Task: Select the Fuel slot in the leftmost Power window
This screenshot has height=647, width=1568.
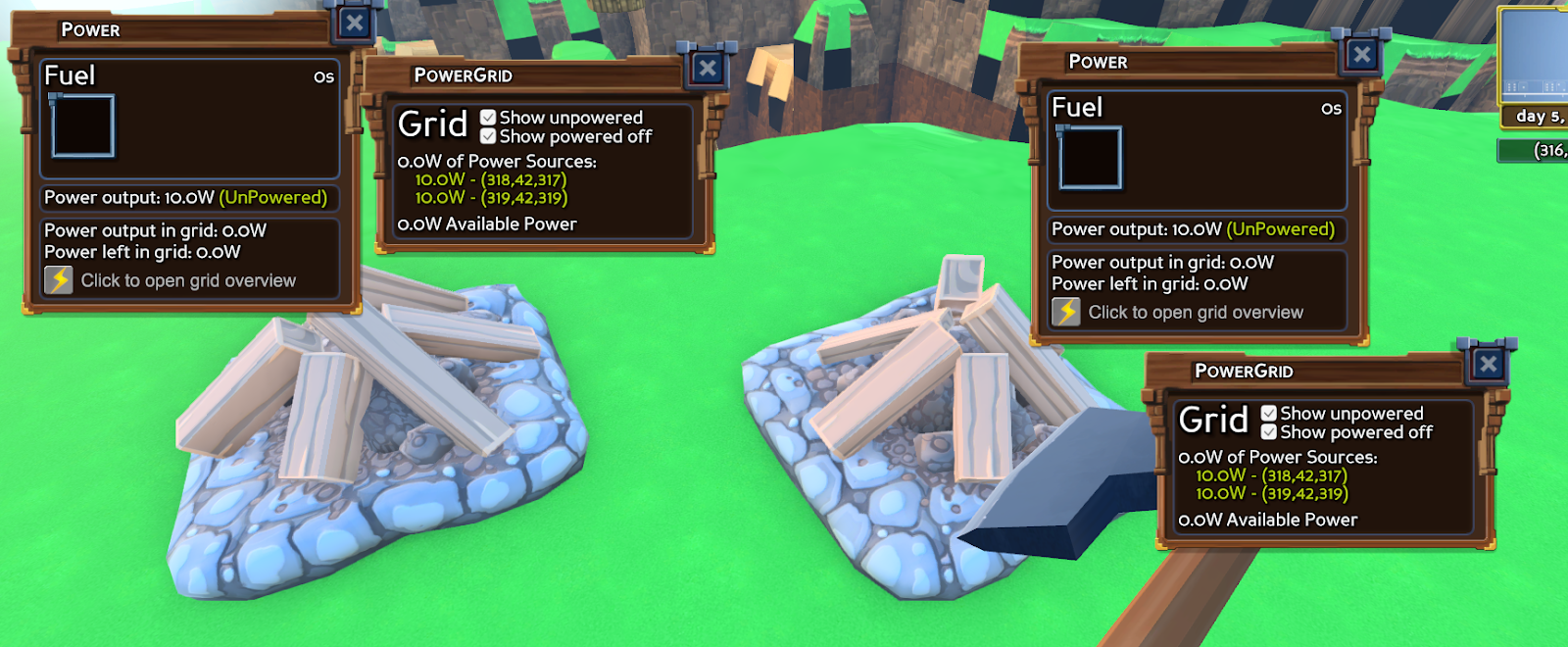Action: click(x=83, y=125)
